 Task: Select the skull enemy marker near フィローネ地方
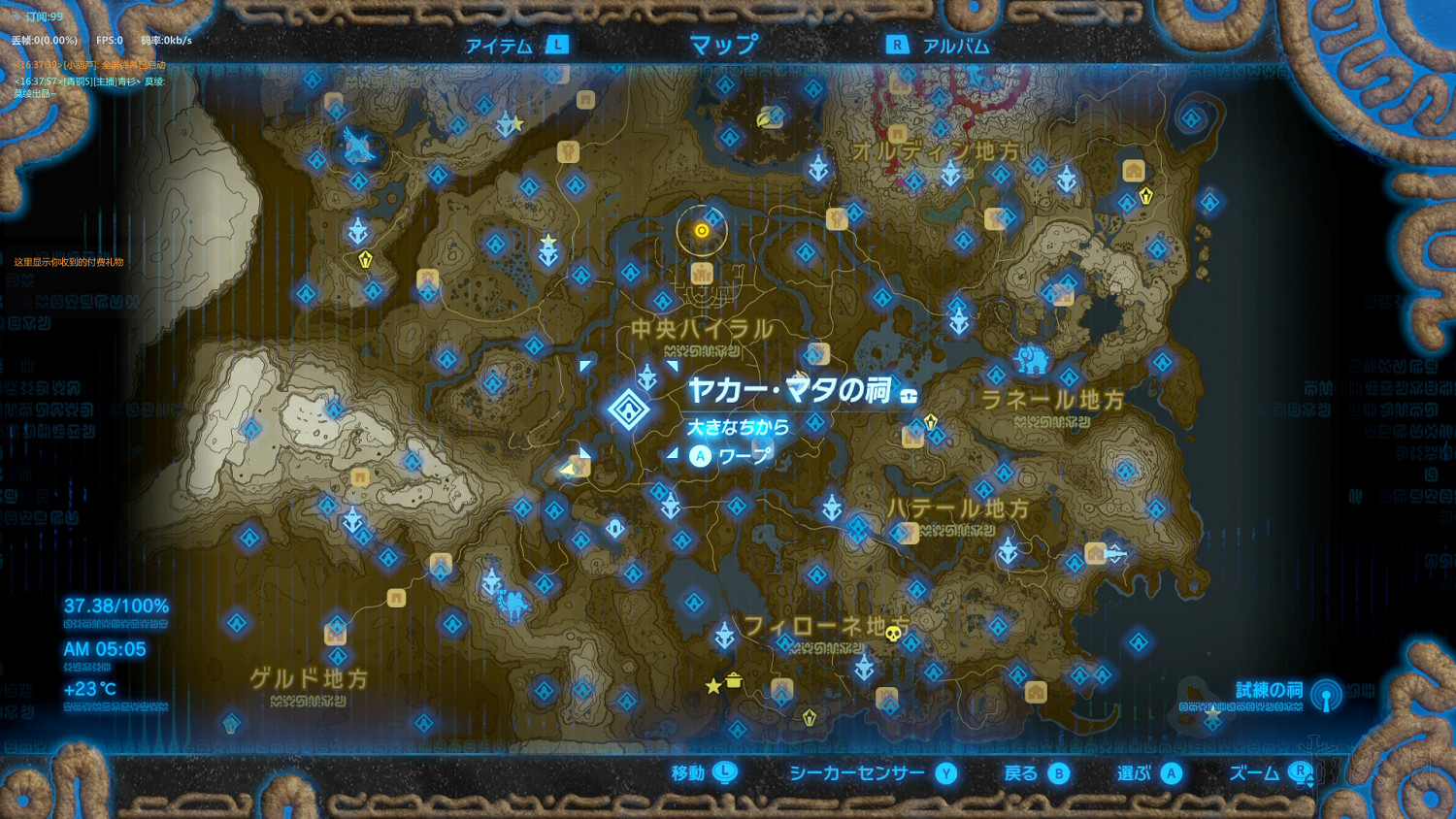(893, 633)
